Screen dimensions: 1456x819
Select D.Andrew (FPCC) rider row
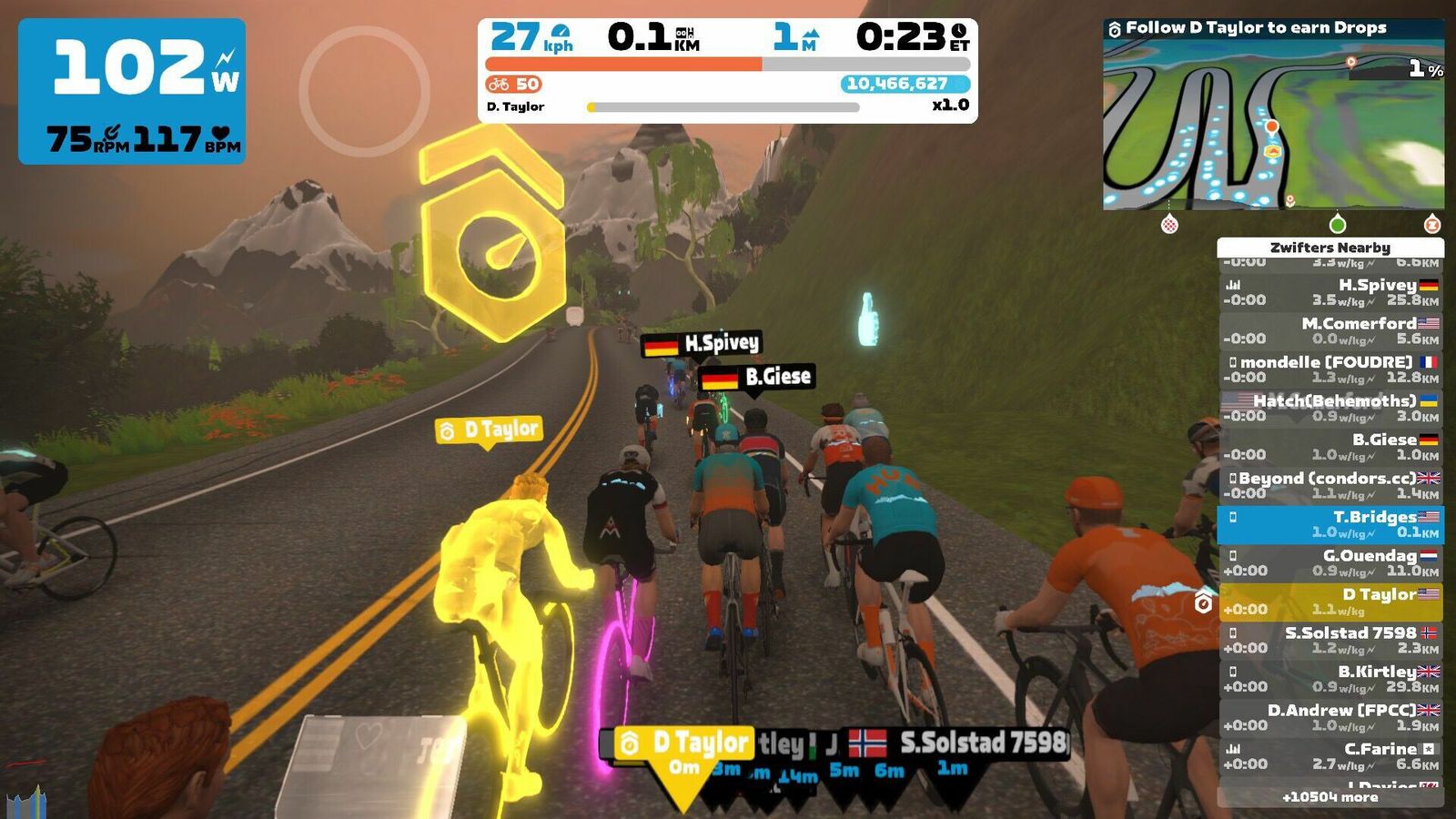(x=1330, y=717)
